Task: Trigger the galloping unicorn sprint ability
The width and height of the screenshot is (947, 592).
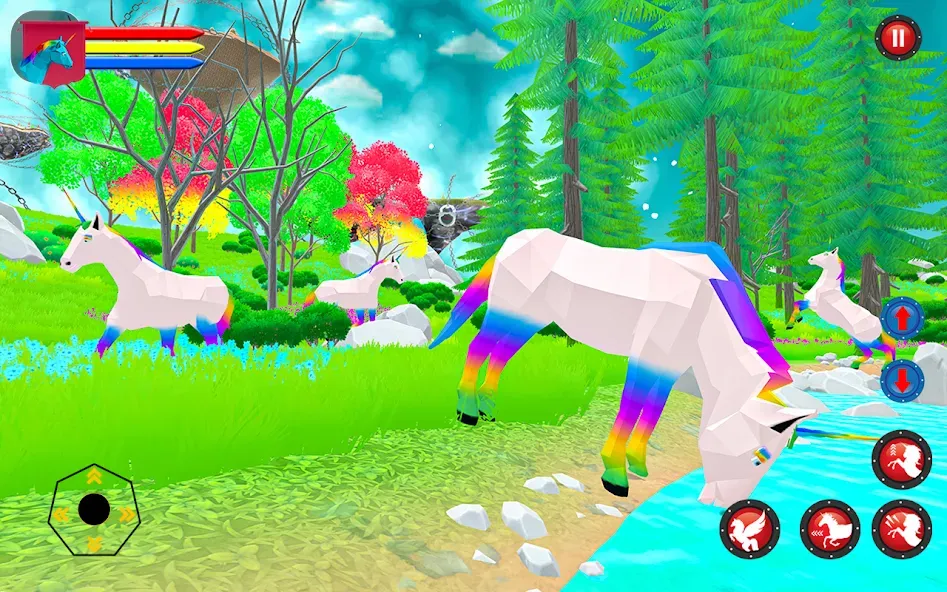Action: tap(829, 529)
